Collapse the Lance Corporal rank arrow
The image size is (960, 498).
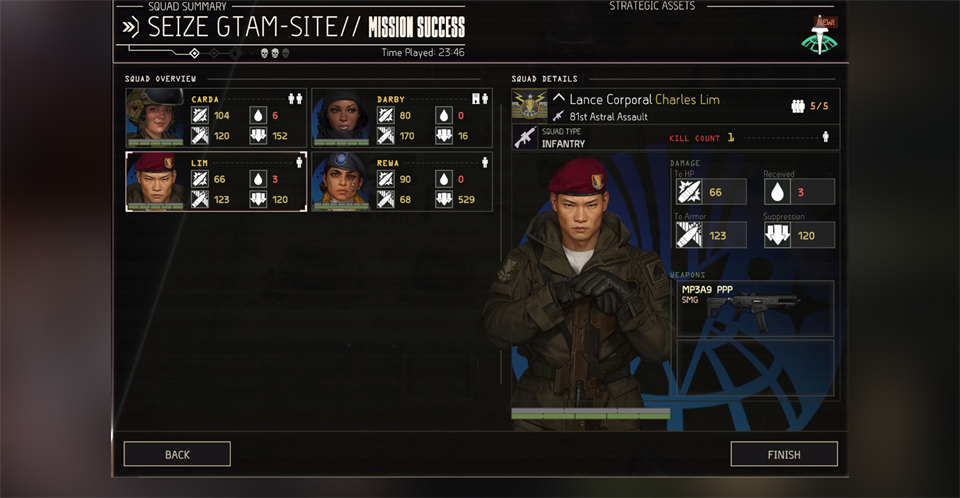pos(559,99)
